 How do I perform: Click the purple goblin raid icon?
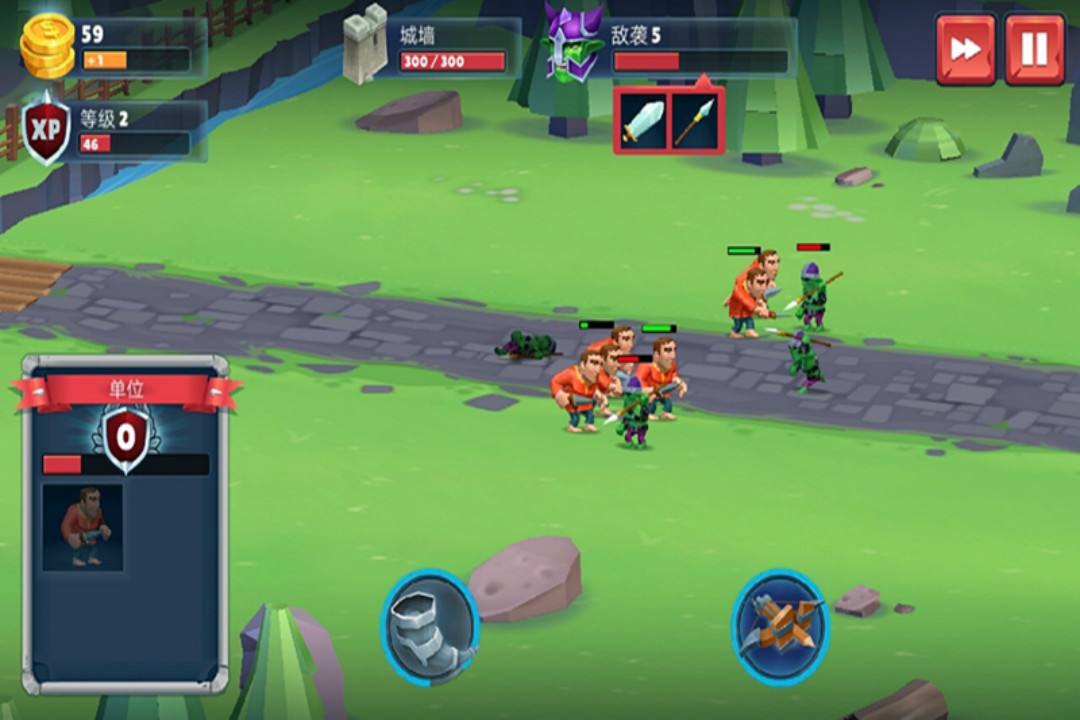[x=574, y=44]
